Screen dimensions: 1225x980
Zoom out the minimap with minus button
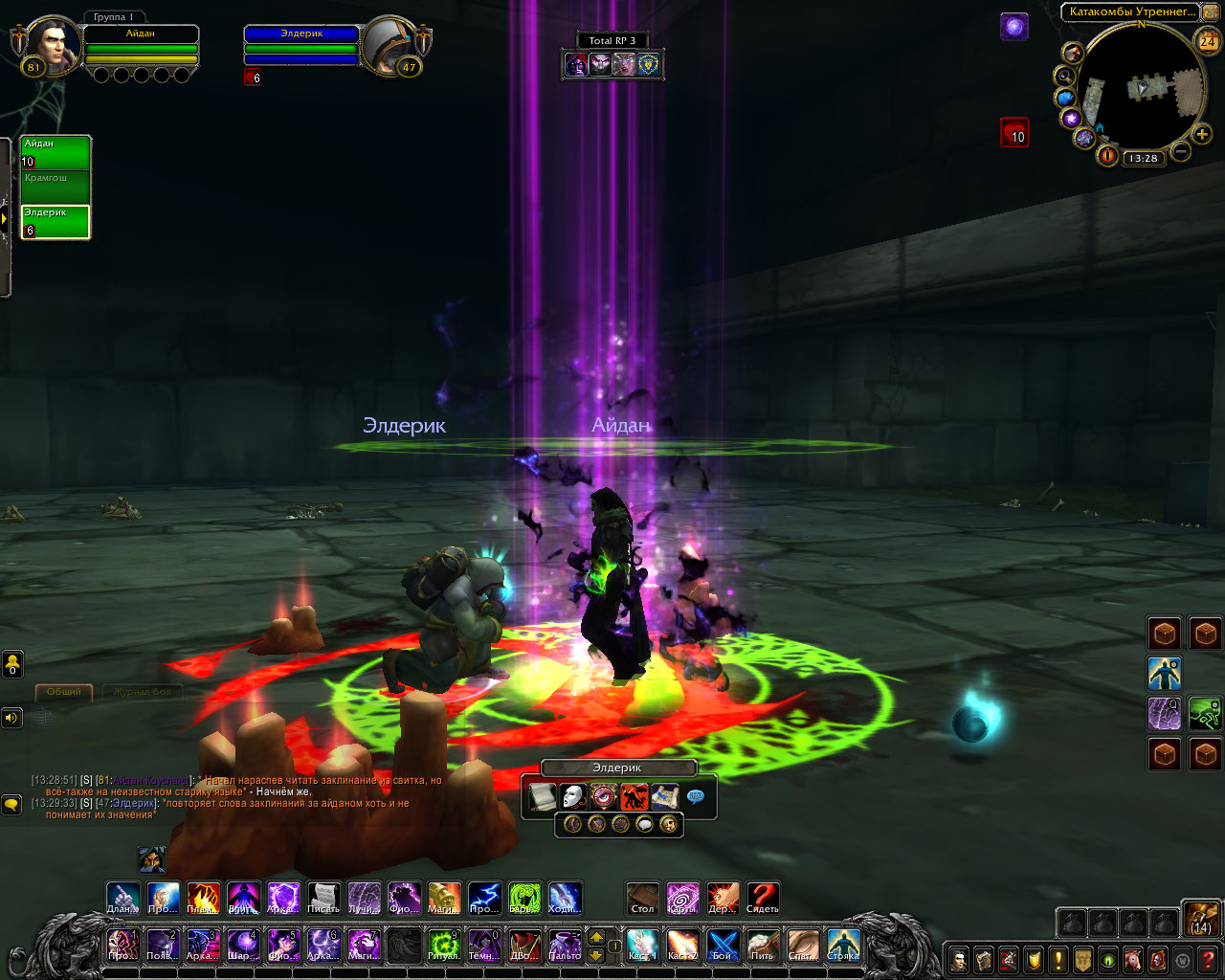(x=1181, y=151)
